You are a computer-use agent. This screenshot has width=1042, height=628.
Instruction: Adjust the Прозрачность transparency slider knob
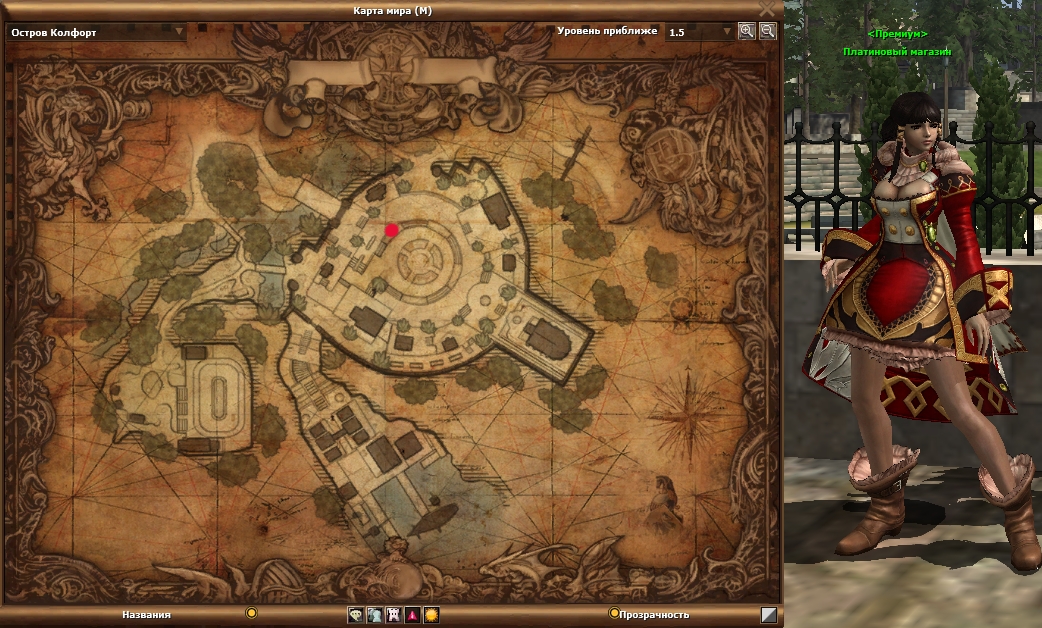click(x=614, y=613)
